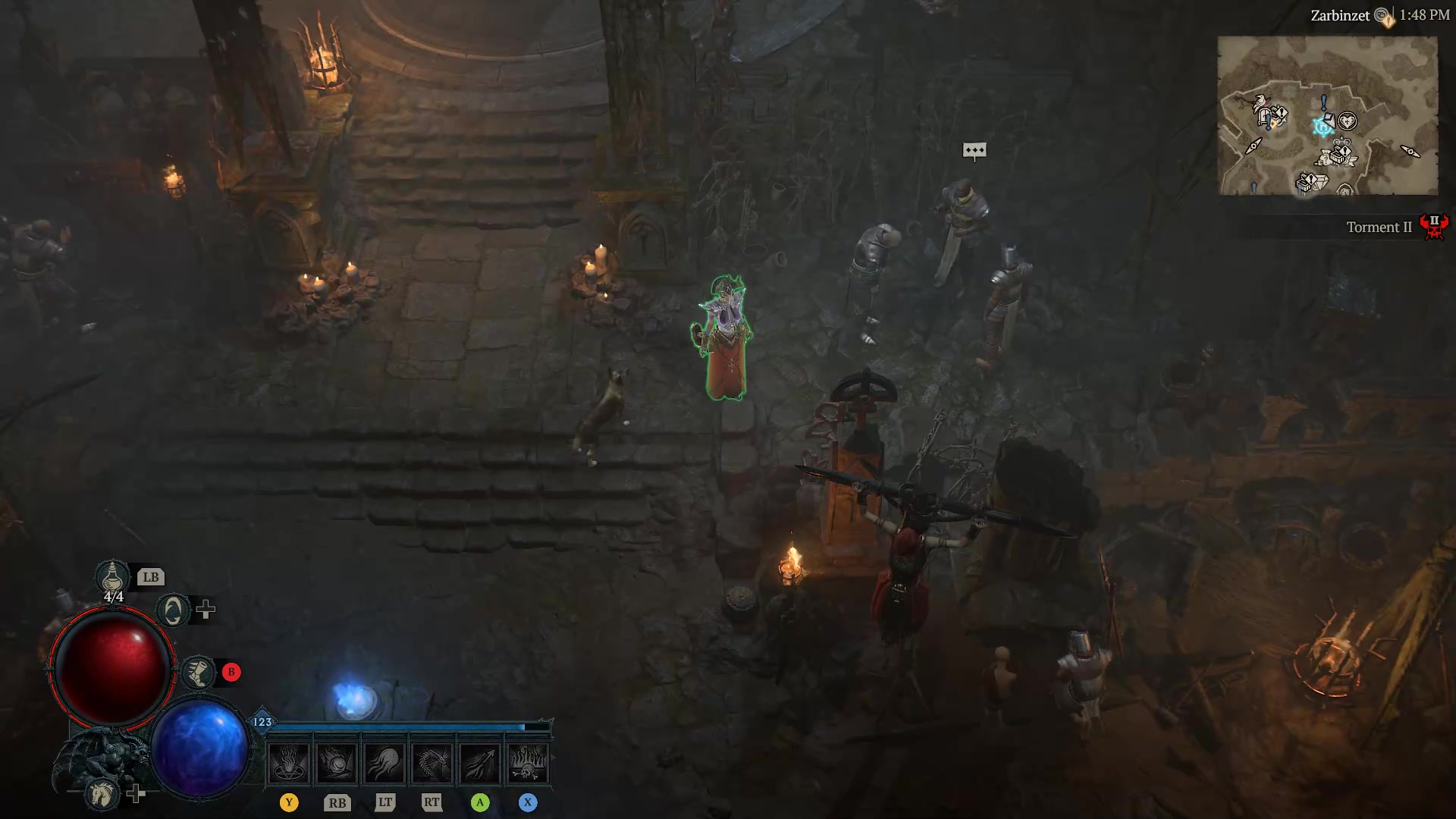Activate the evade boots icon
This screenshot has height=819, width=1456.
[x=198, y=671]
